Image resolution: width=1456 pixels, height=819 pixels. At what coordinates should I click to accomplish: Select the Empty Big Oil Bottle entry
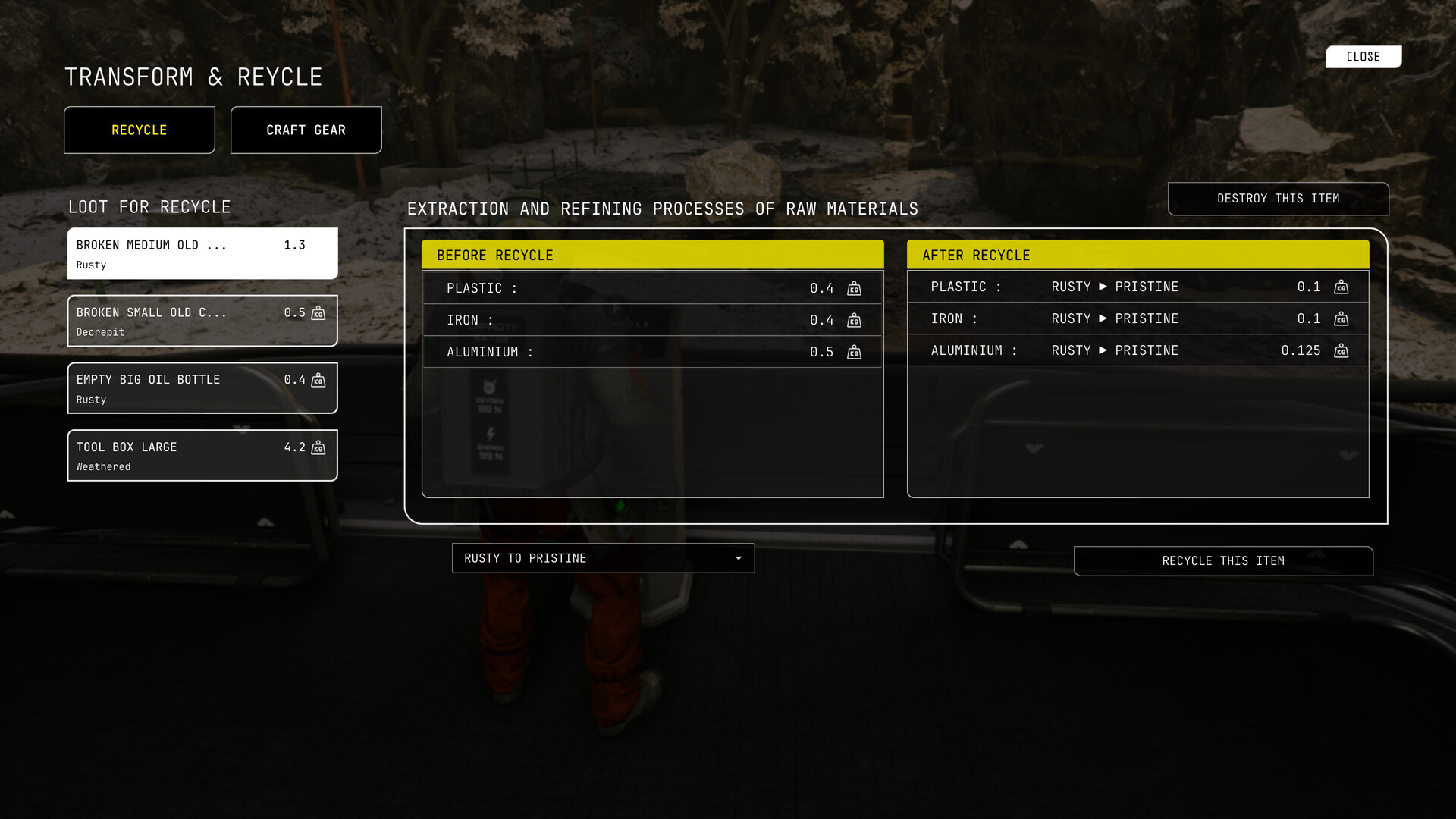[x=202, y=388]
